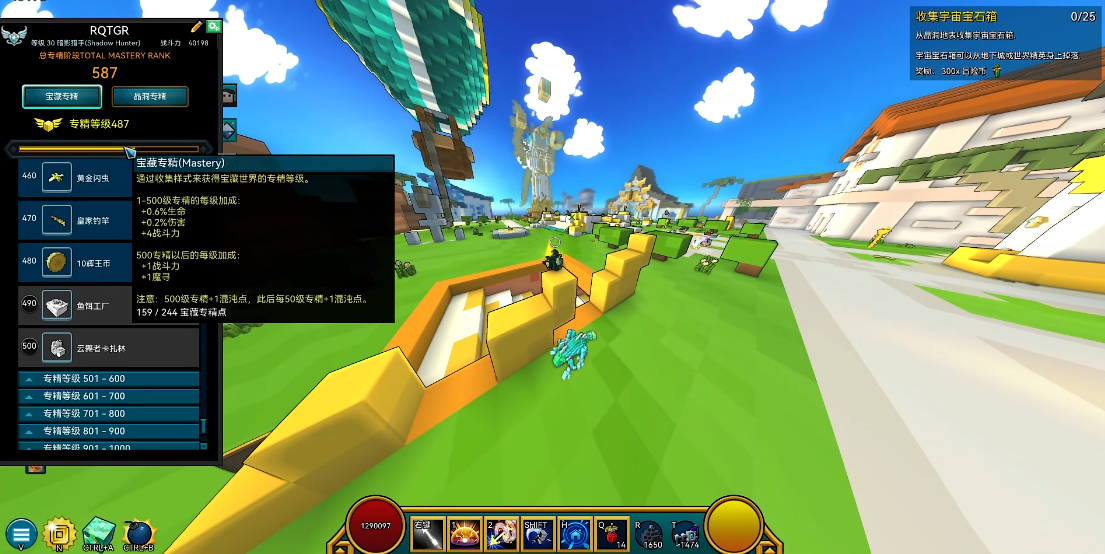Switch to the 宝藏专精 mastery tab
This screenshot has height=554, width=1105.
(x=62, y=96)
